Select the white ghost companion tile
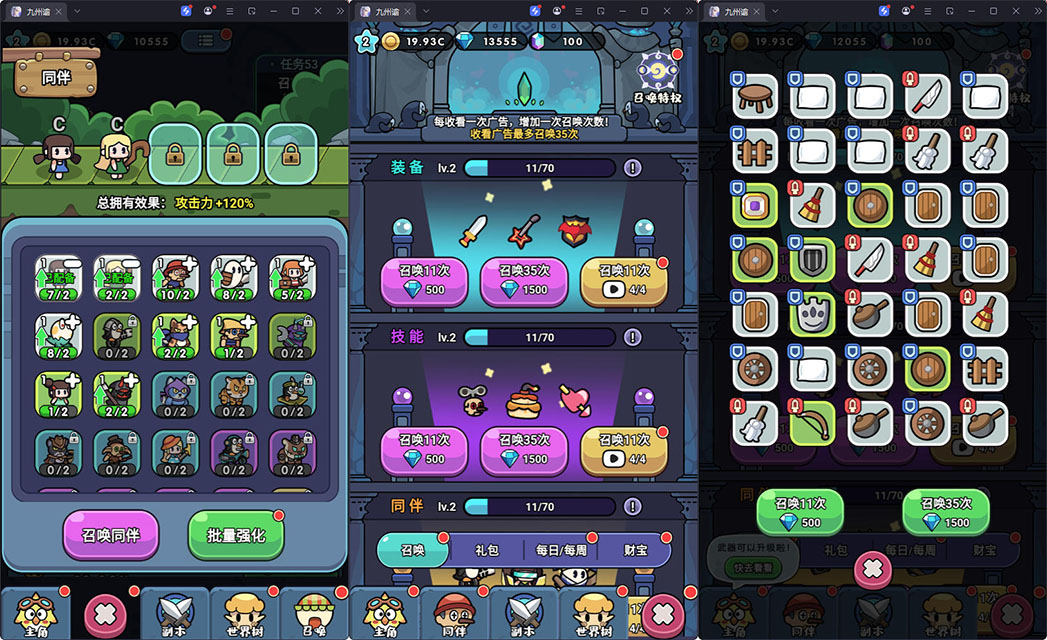Screen dimensions: 1047x640 [x=234, y=278]
